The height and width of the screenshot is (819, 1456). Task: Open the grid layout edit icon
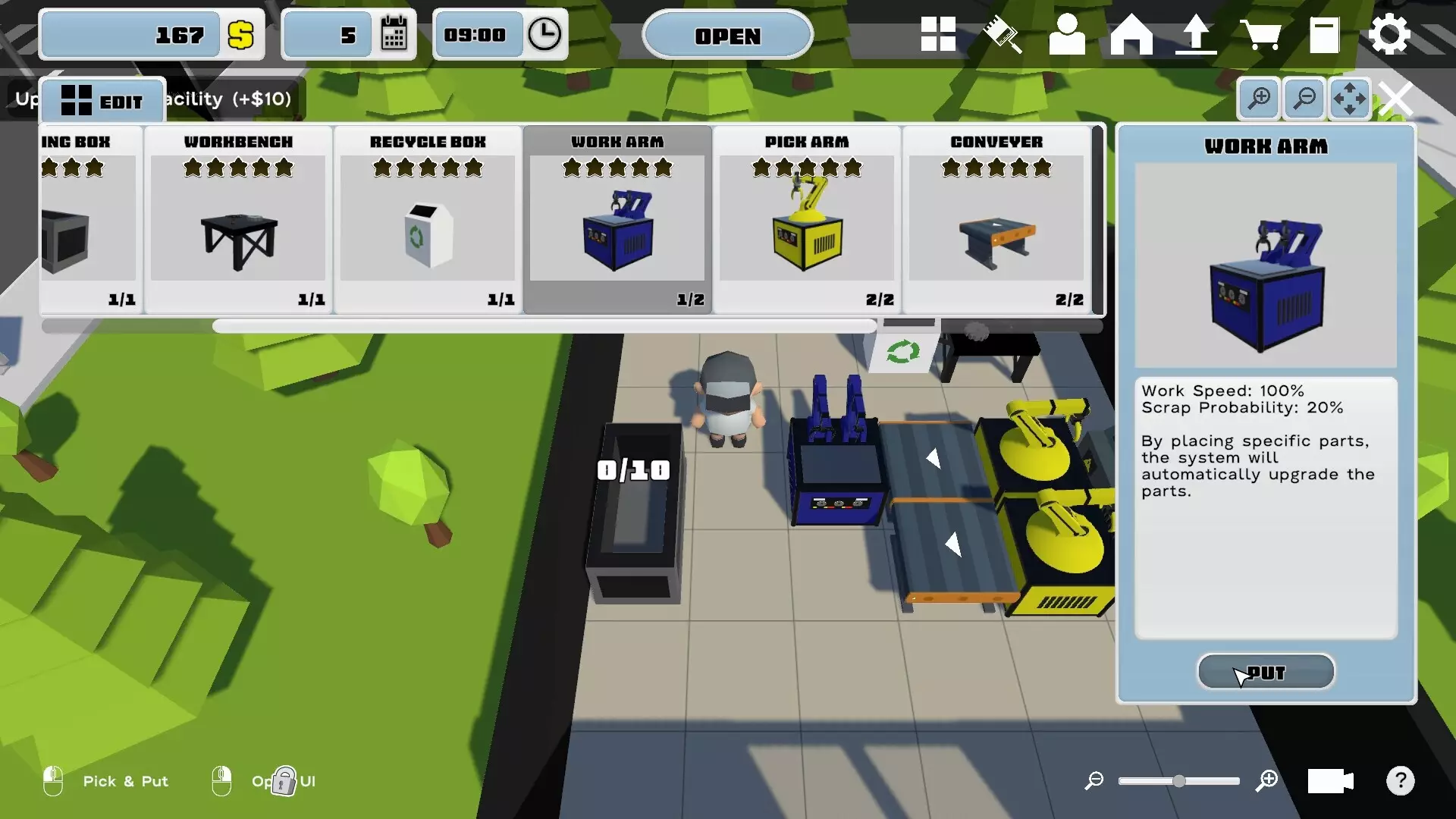938,35
